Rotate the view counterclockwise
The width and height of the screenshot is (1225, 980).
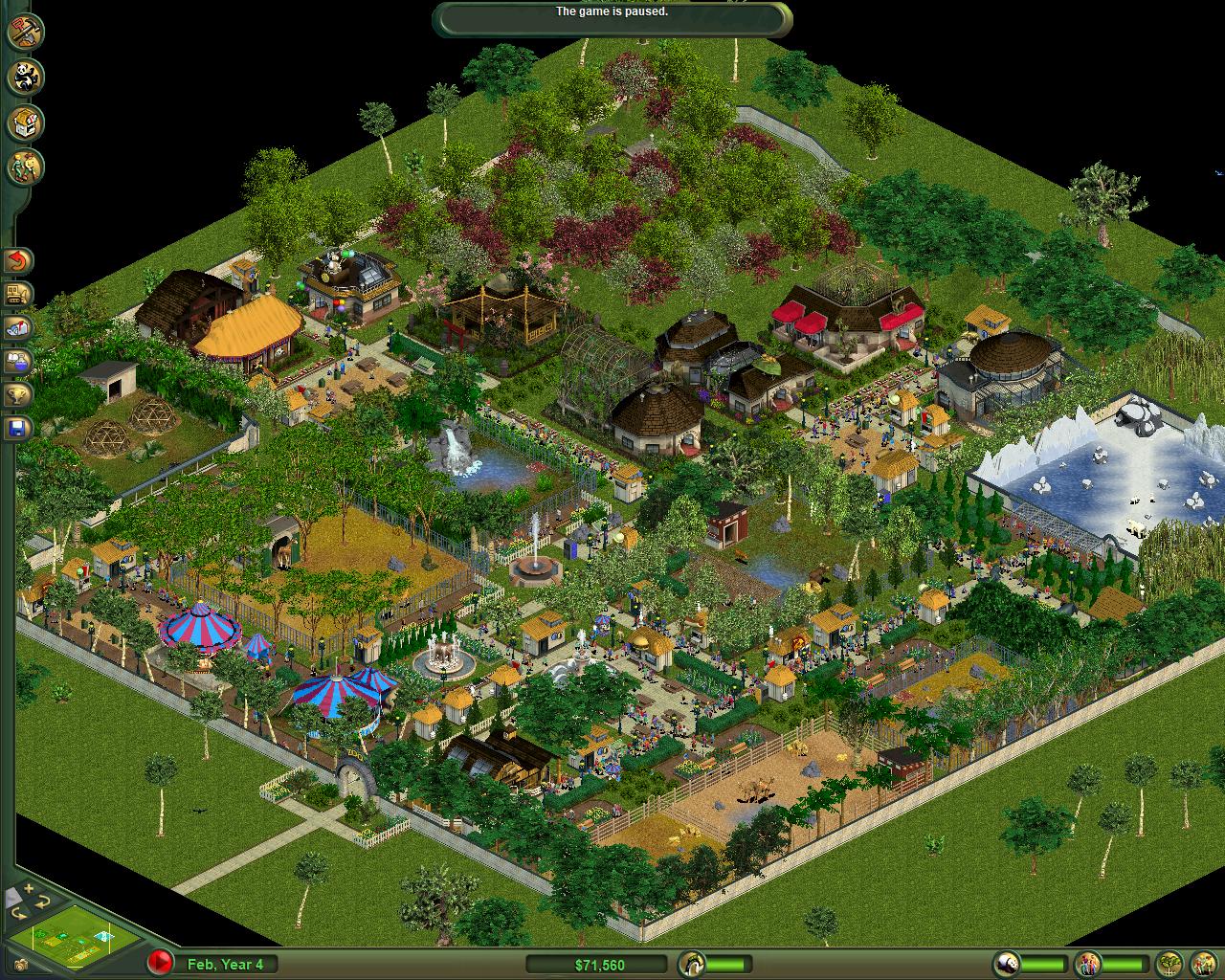pyautogui.click(x=19, y=914)
